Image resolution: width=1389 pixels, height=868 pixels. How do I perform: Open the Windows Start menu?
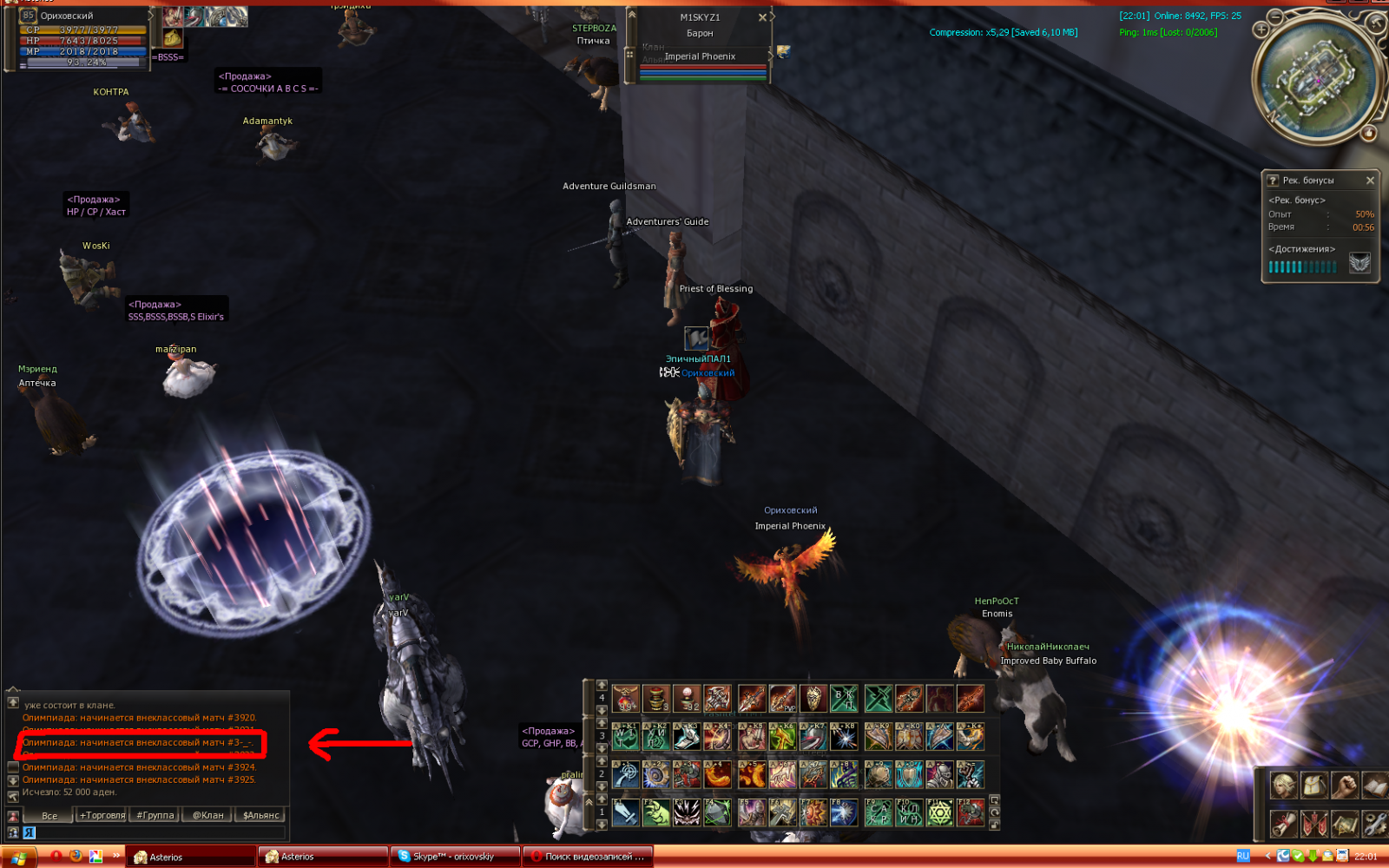(18, 858)
